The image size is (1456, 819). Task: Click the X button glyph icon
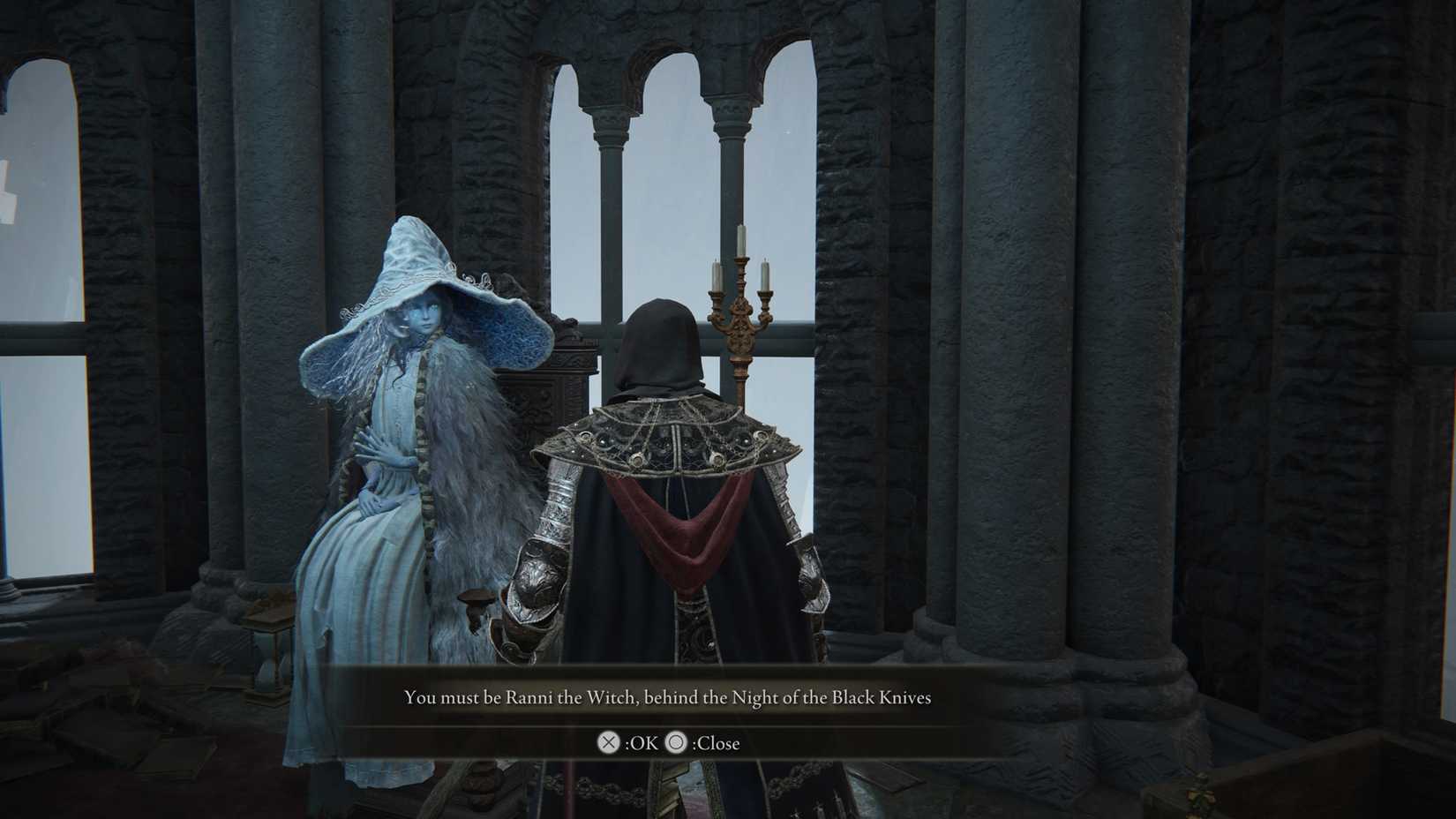coord(607,744)
